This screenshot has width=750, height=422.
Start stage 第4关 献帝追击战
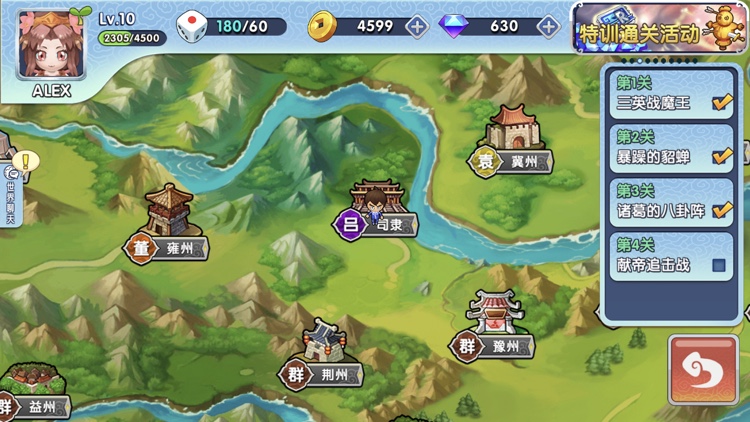[673, 256]
